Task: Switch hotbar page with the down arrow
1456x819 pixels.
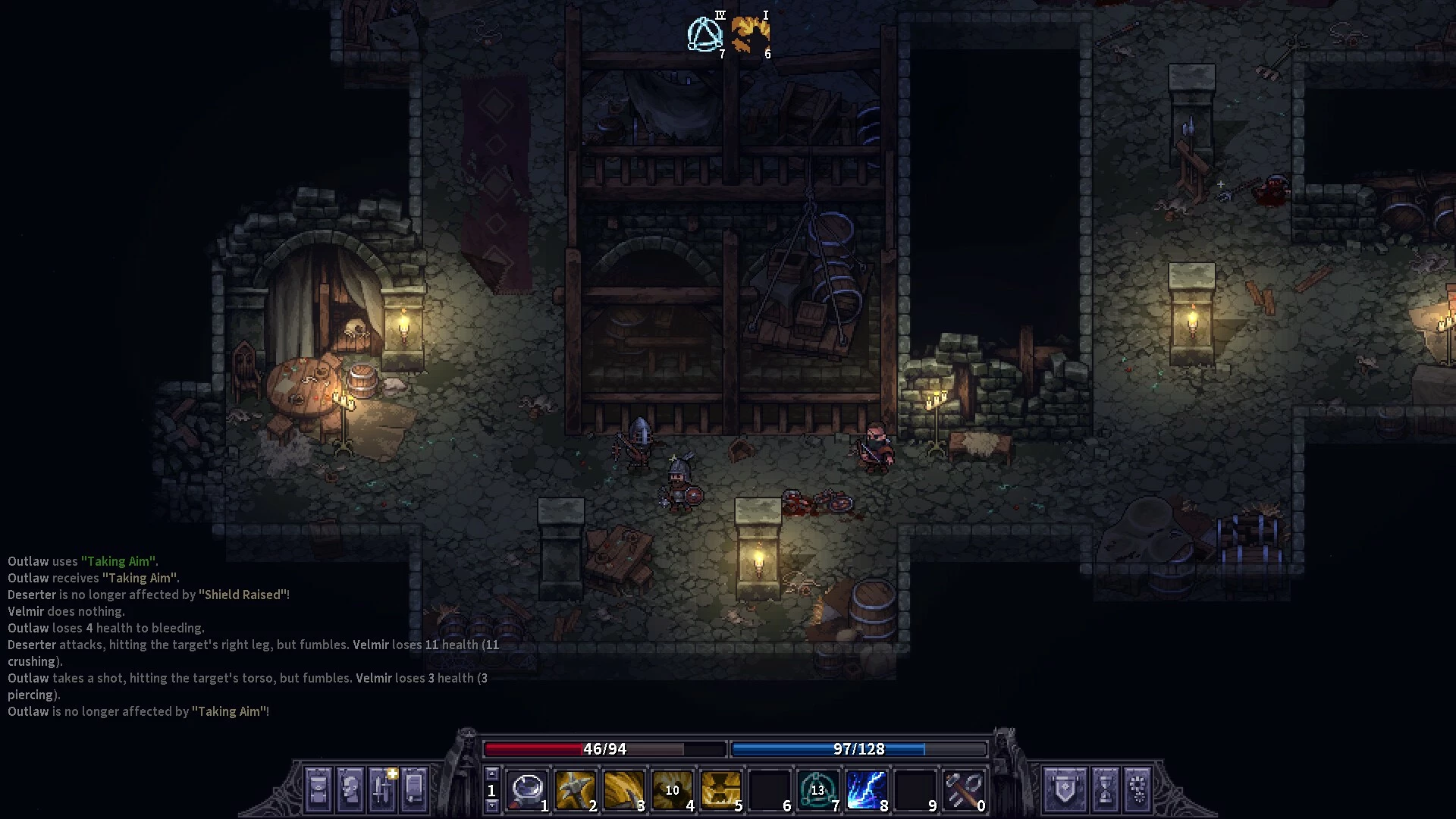Action: coord(491,806)
